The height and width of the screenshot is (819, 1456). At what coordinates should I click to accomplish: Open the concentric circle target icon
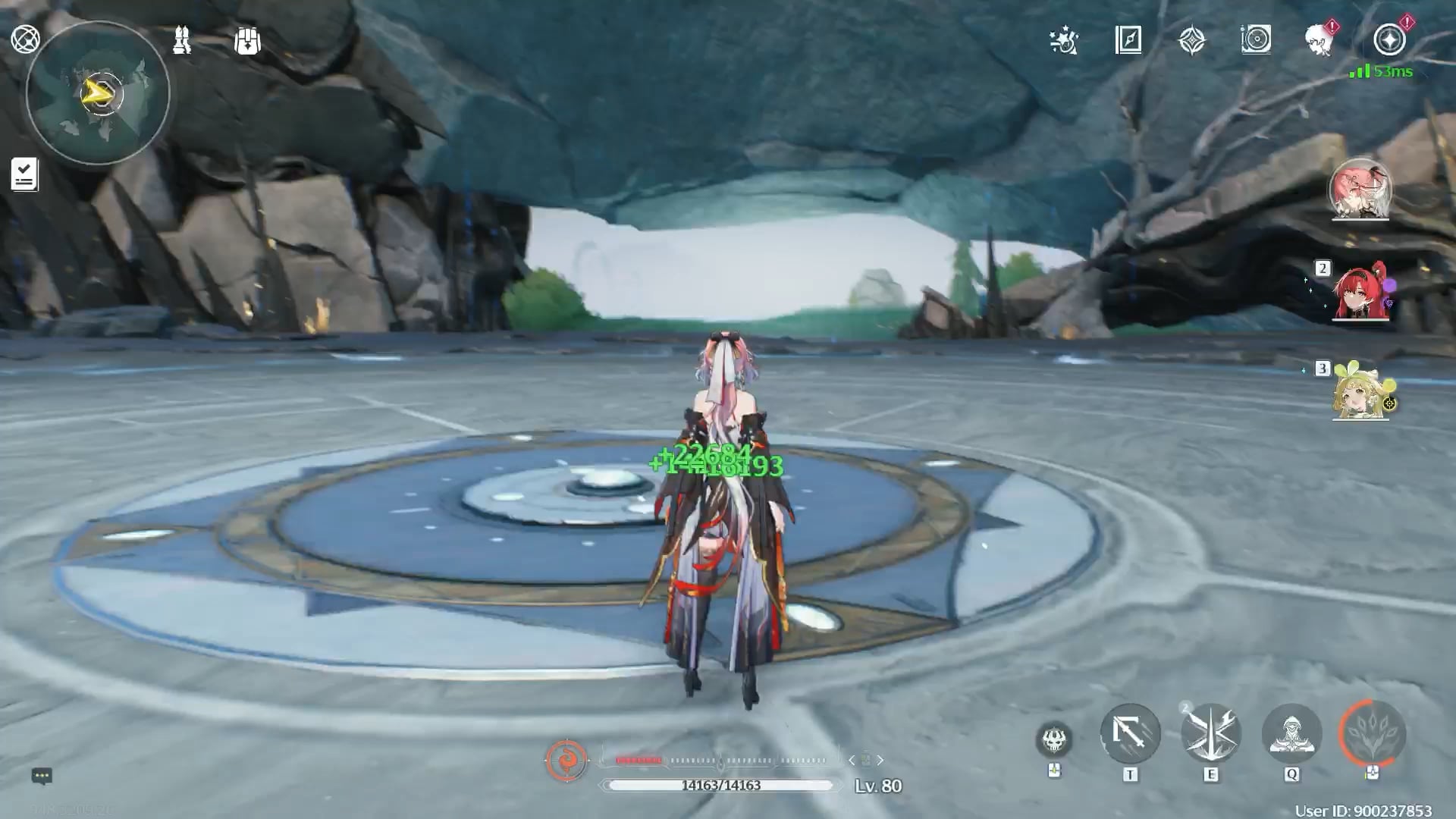coord(1256,39)
